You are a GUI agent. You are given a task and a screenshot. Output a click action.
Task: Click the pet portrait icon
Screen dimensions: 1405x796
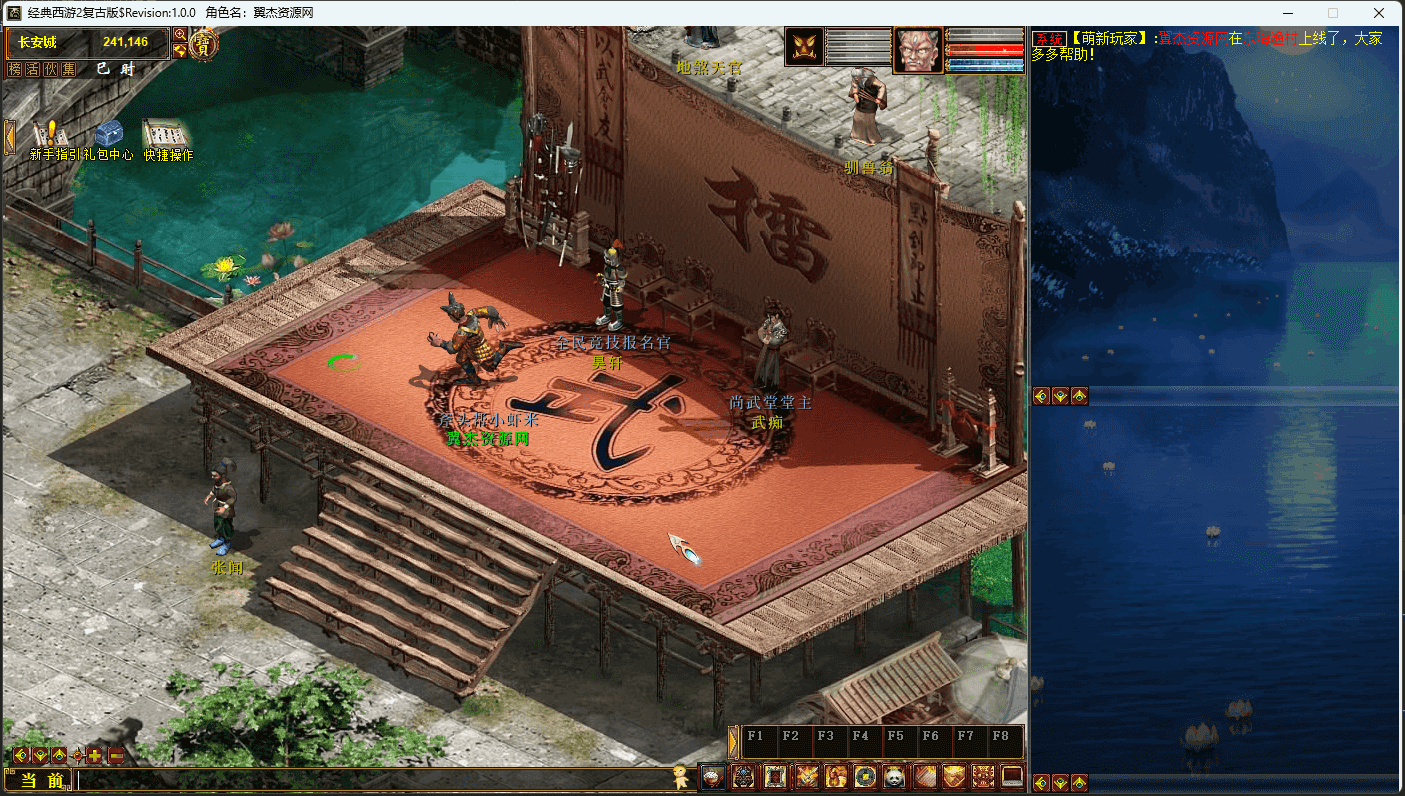click(x=804, y=47)
